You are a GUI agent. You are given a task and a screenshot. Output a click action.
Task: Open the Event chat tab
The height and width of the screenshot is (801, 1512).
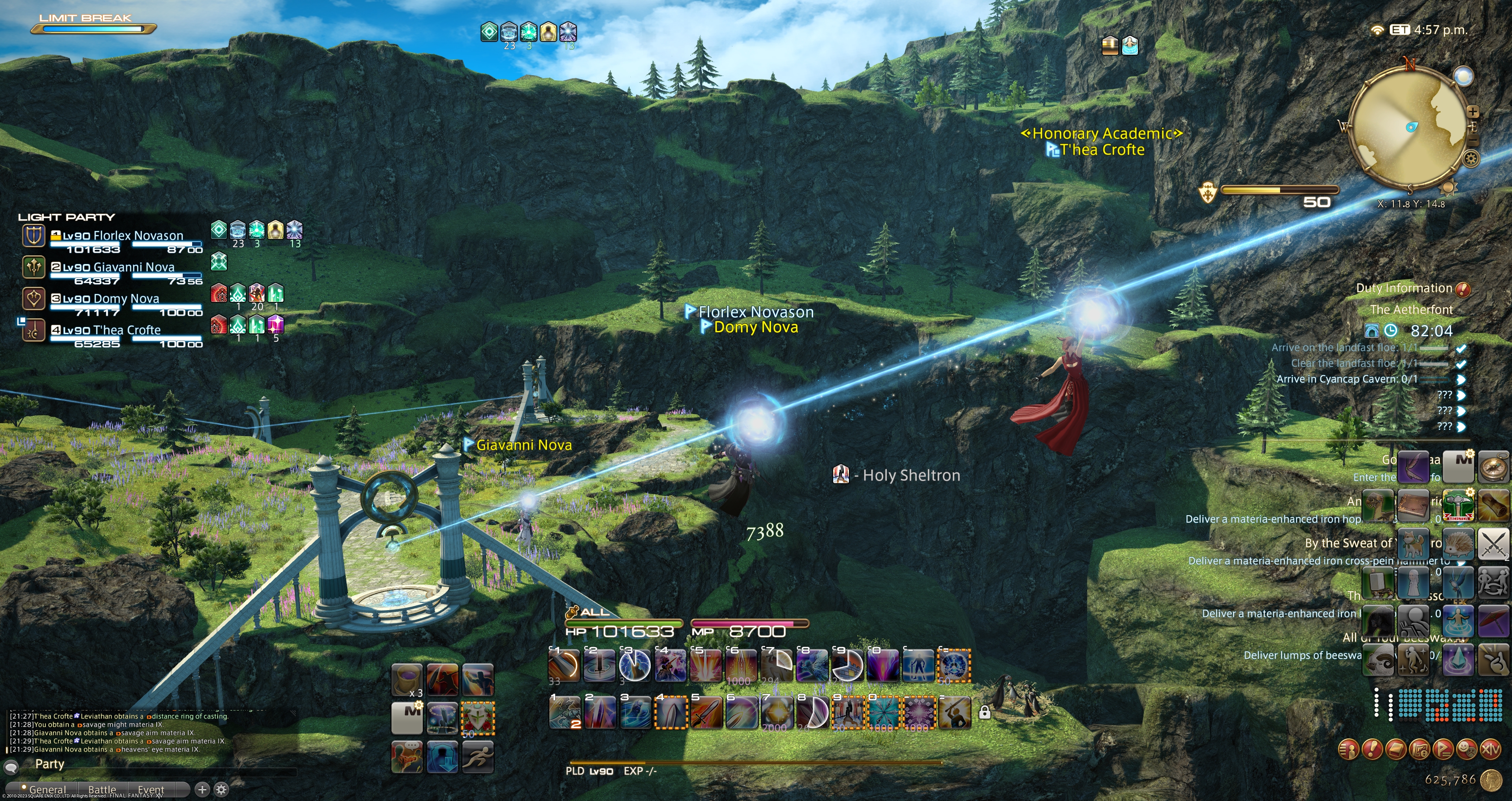[151, 789]
